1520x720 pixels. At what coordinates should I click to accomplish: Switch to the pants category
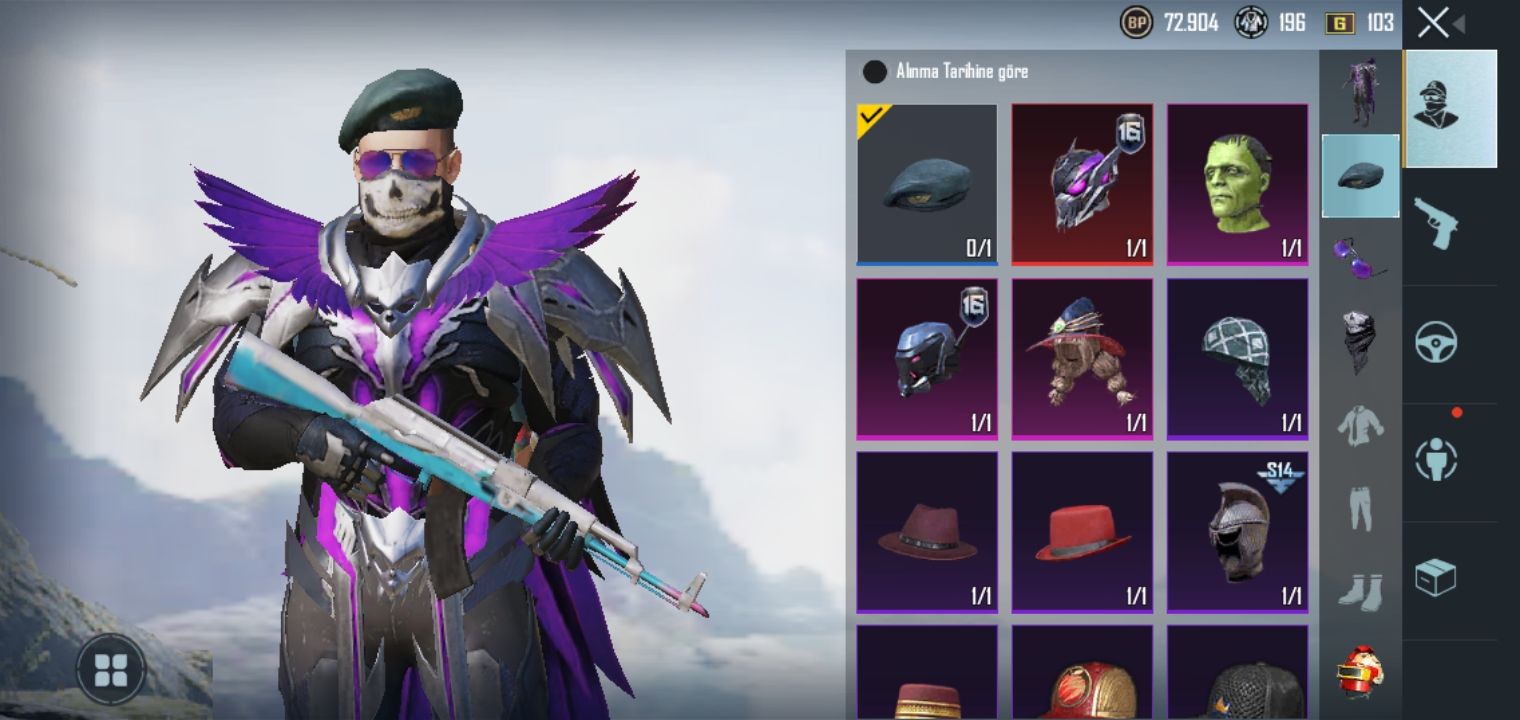[1360, 509]
